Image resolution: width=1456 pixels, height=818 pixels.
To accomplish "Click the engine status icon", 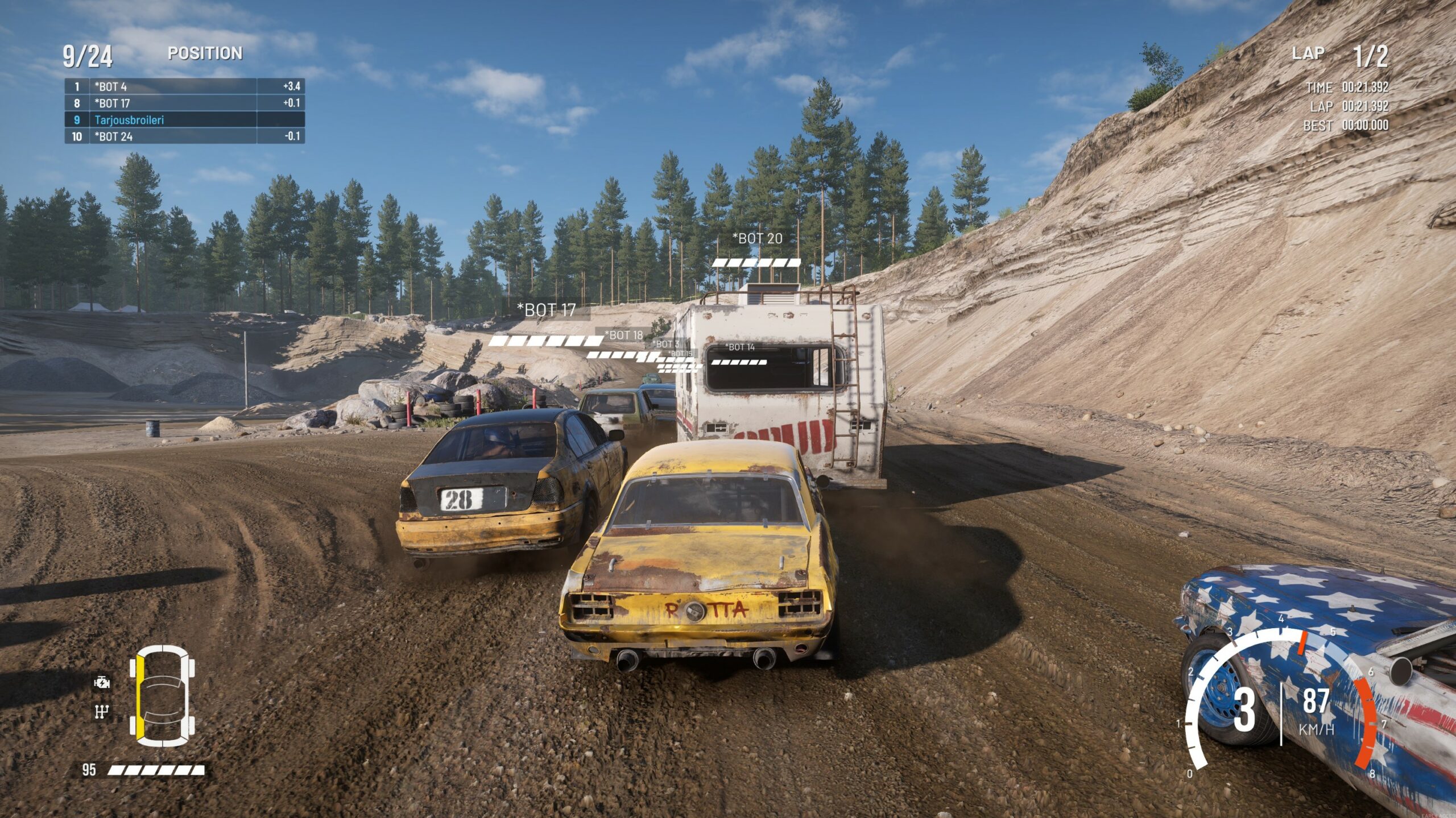I will (102, 682).
